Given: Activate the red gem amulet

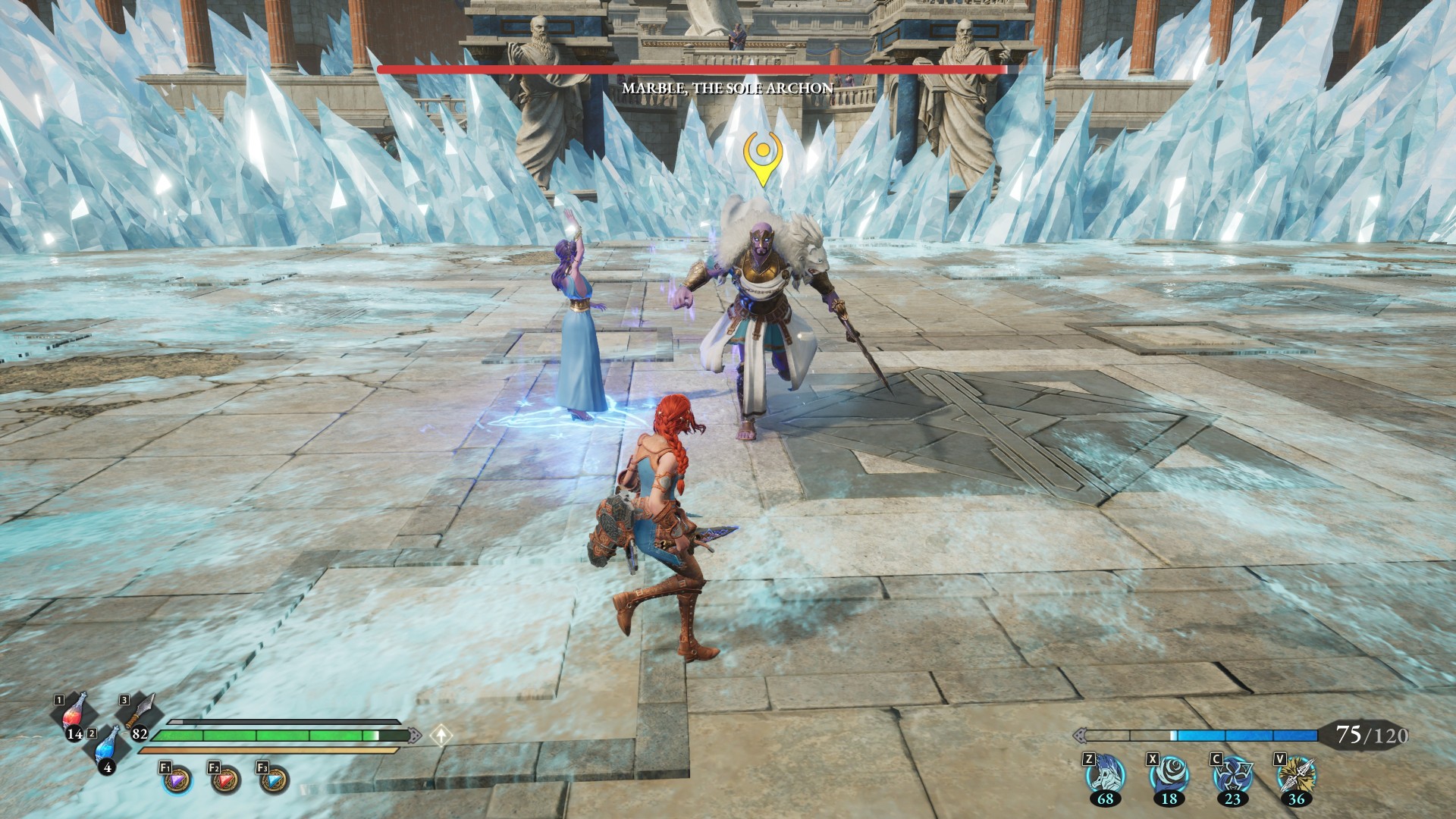Looking at the screenshot, I should [x=225, y=780].
